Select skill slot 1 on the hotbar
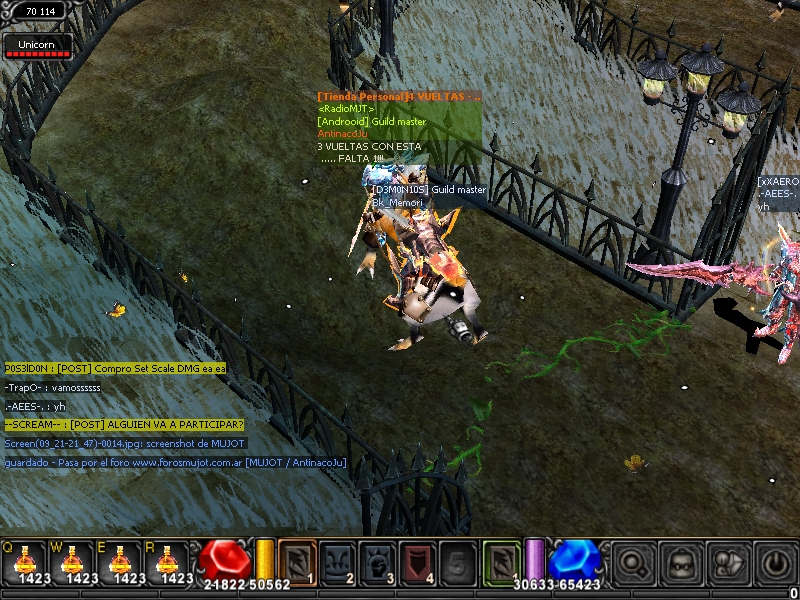Screen dimensions: 800x600 297,561
